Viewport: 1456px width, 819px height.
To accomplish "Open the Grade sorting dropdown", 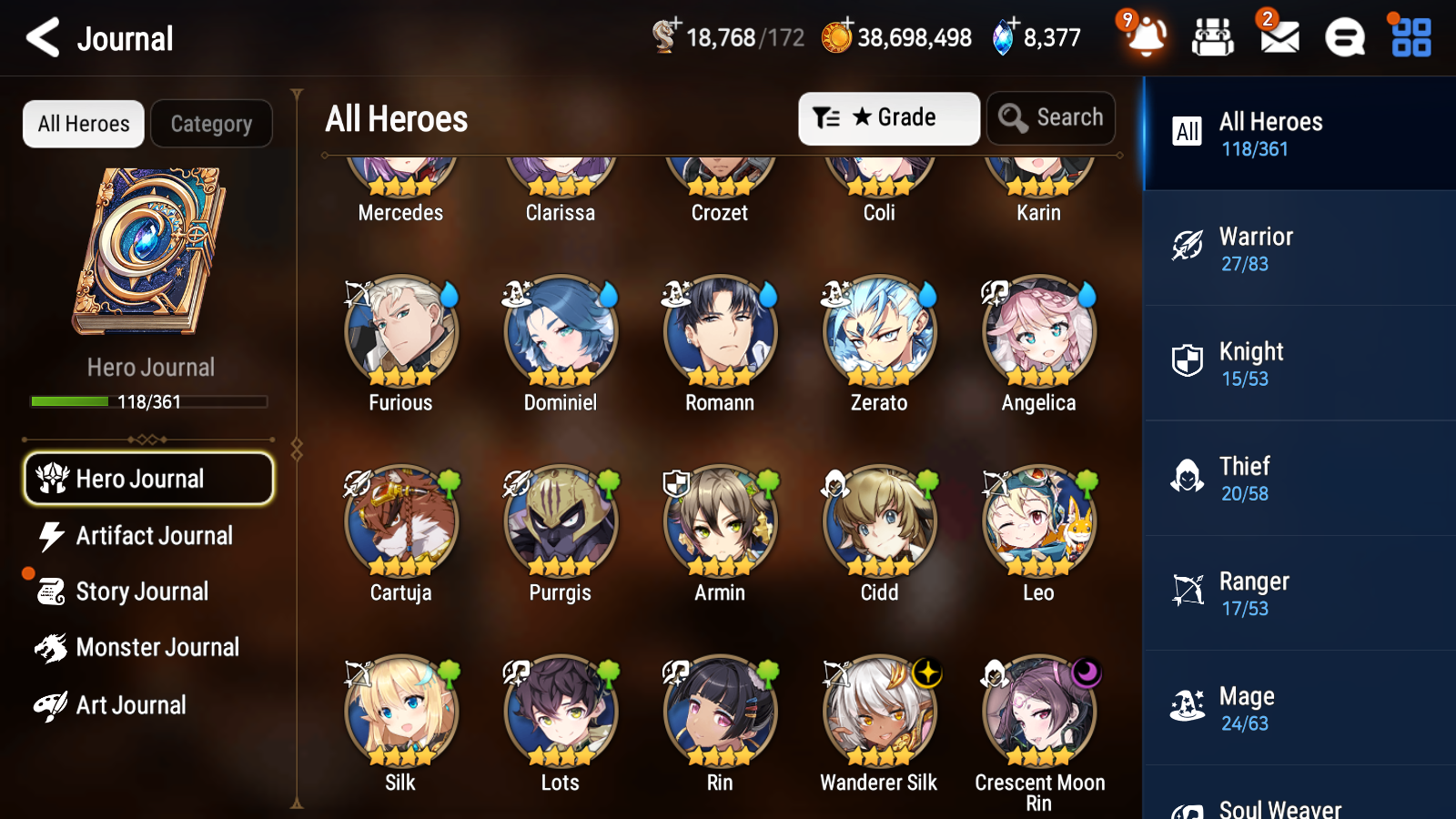I will [x=889, y=117].
